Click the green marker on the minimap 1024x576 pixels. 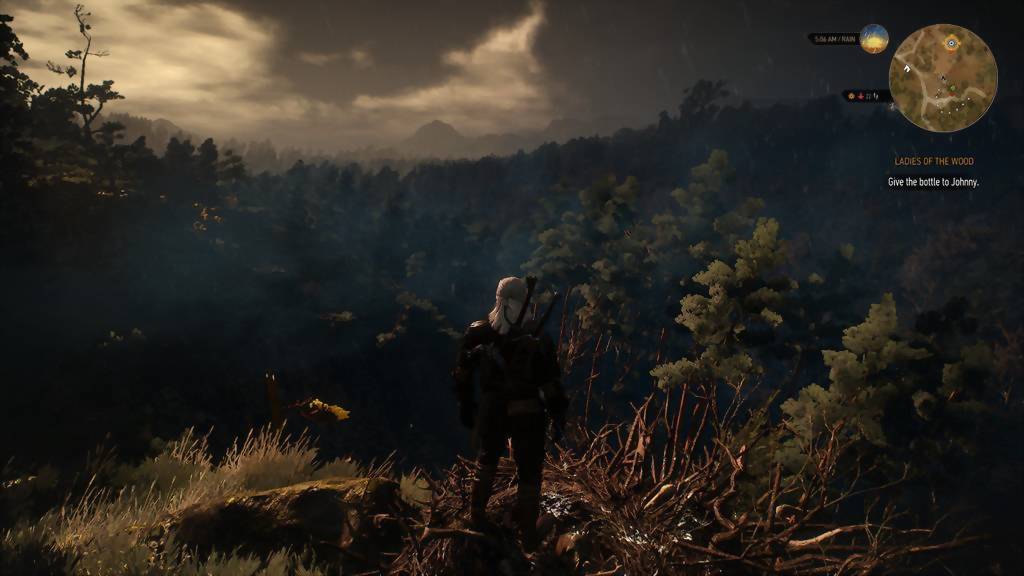tap(952, 88)
